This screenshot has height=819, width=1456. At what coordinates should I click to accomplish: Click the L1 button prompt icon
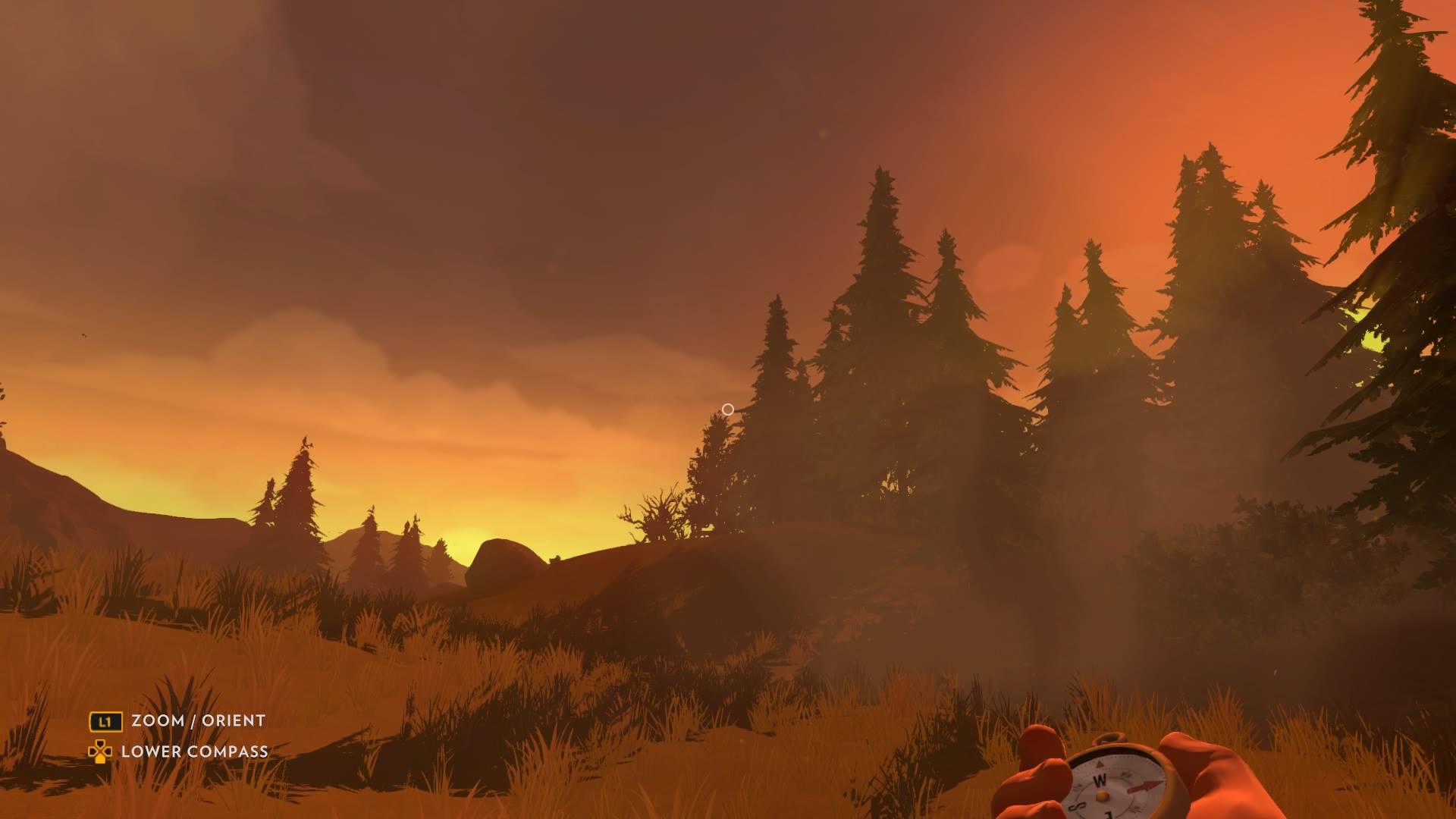click(106, 722)
